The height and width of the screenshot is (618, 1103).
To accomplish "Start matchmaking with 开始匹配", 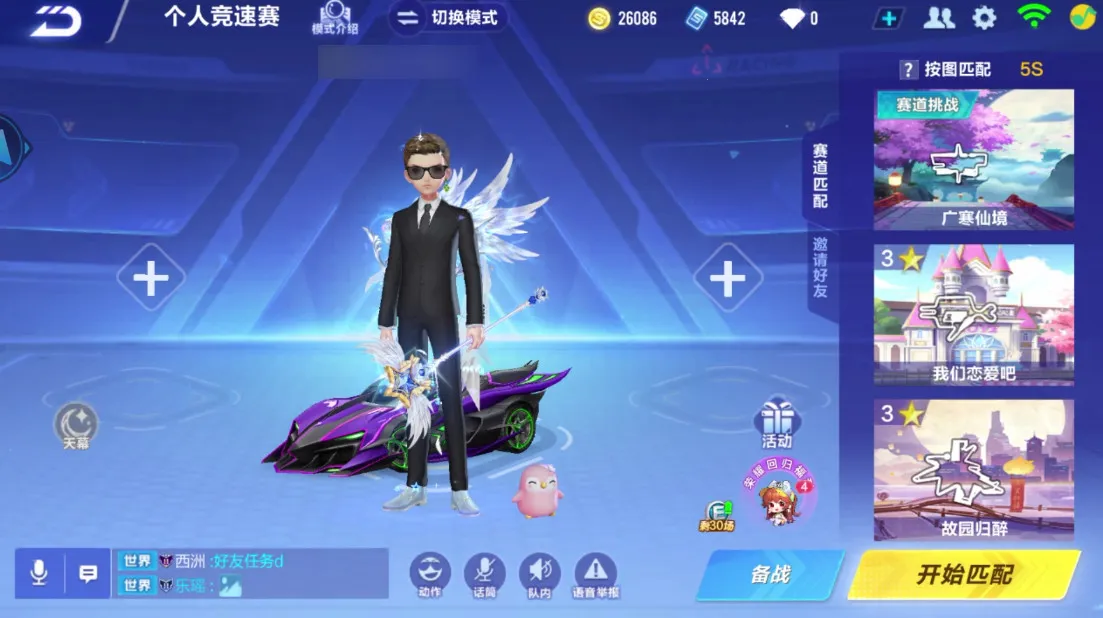I will (964, 574).
